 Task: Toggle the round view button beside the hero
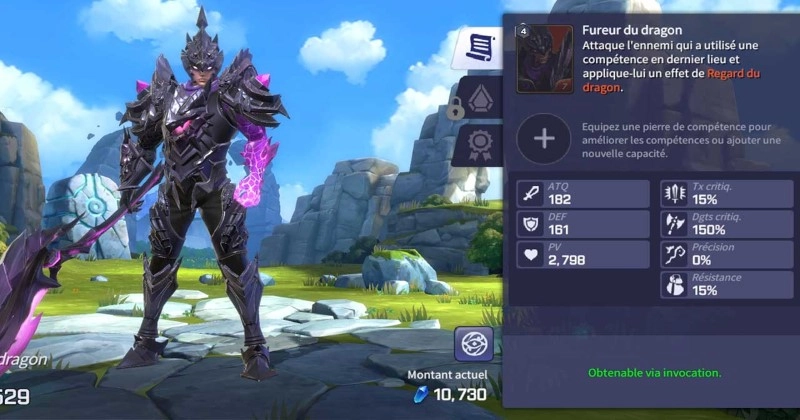[473, 344]
